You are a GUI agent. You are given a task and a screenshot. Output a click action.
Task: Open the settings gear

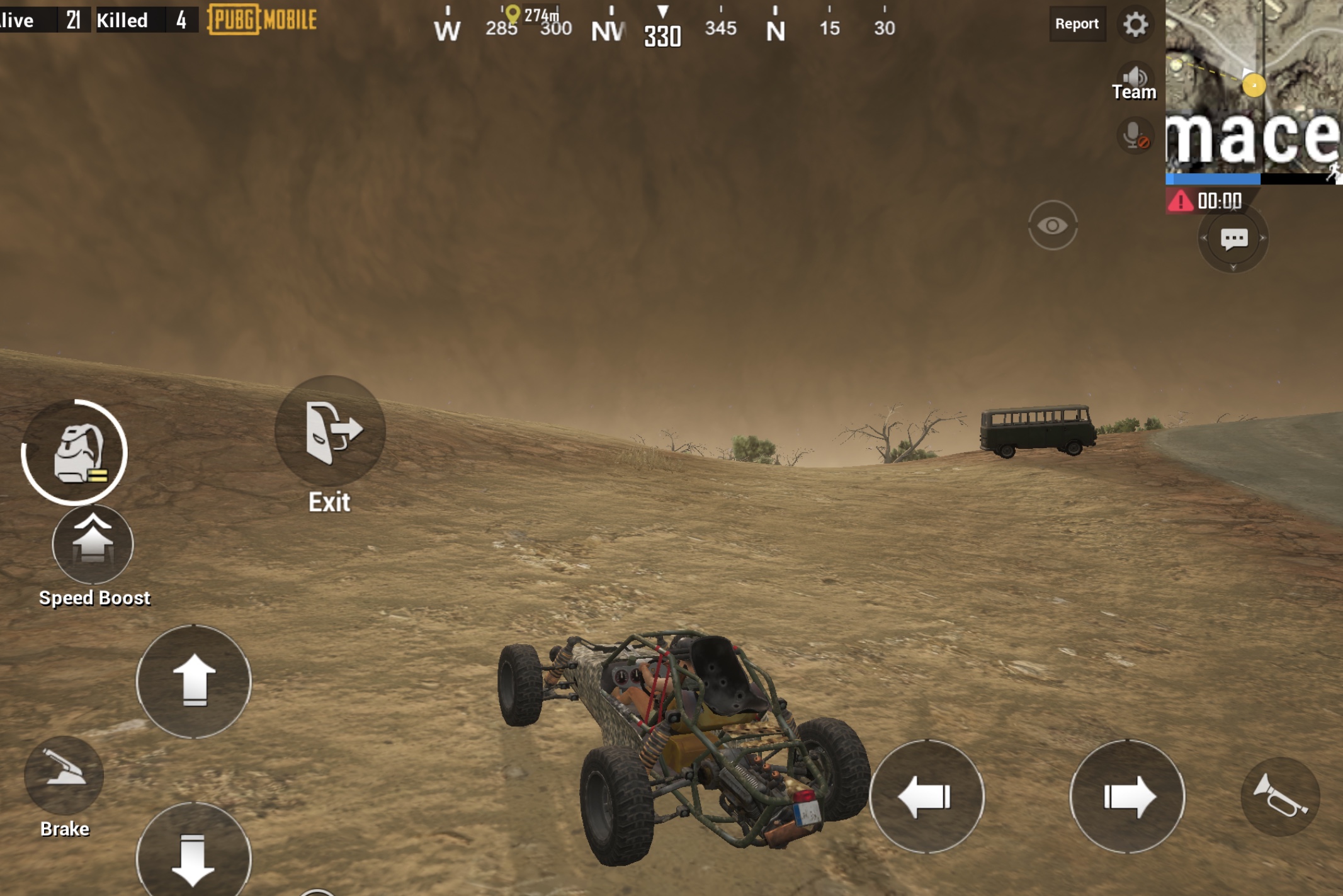[x=1136, y=25]
